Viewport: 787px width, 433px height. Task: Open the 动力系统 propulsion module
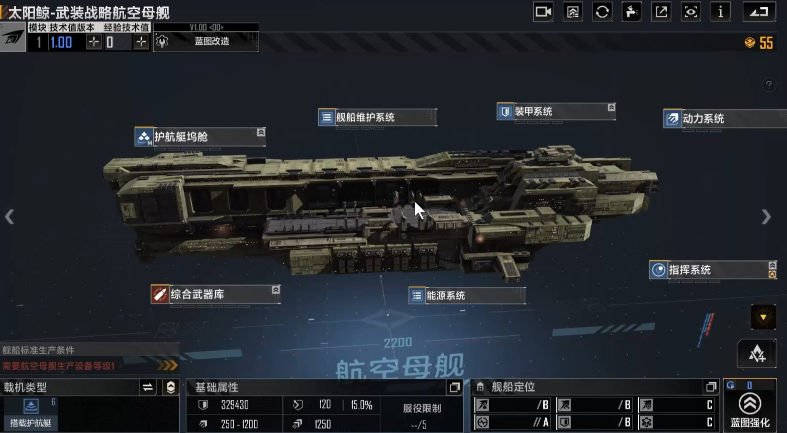click(x=717, y=118)
